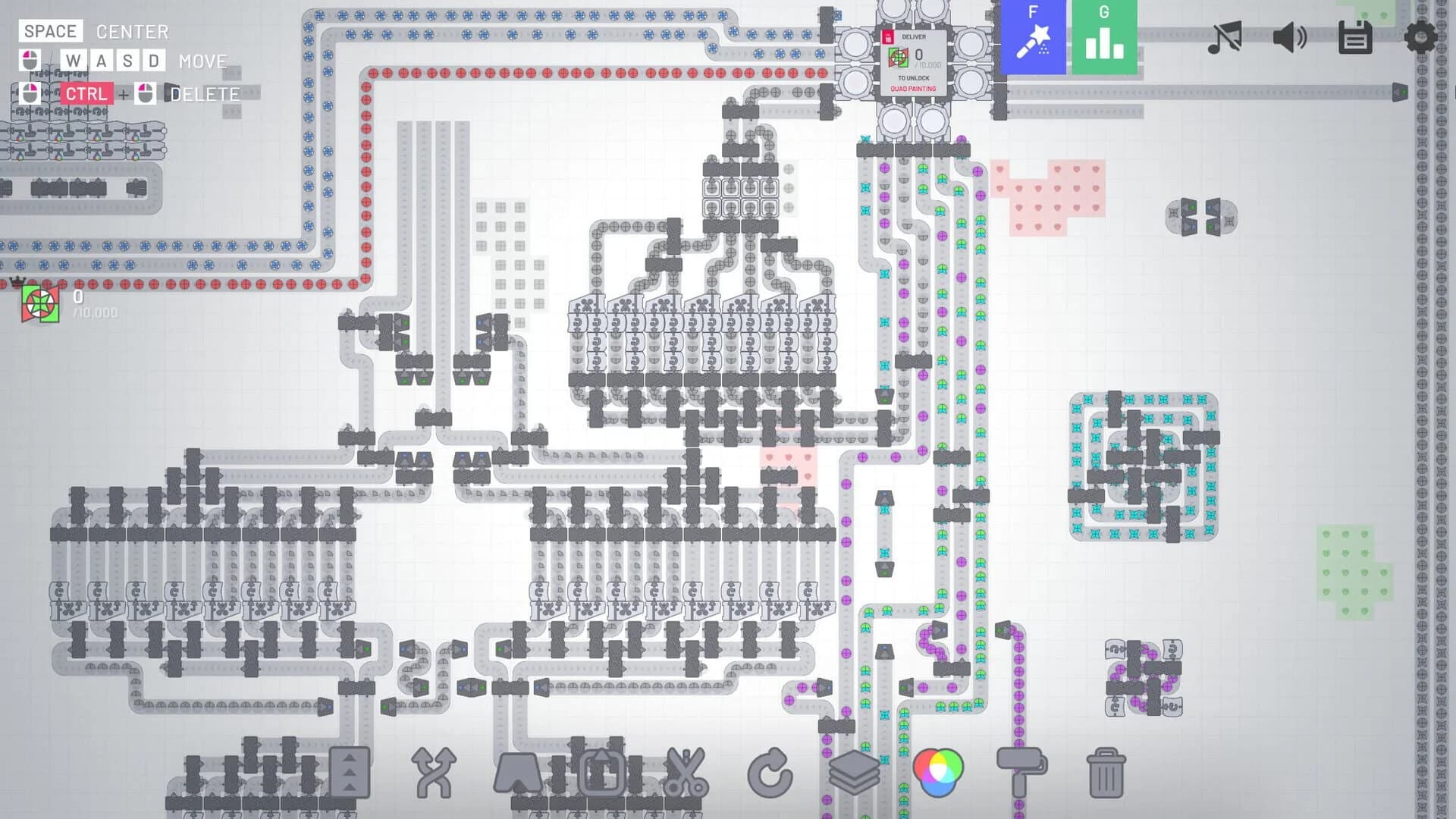Select the trash delete tool

click(x=1107, y=773)
